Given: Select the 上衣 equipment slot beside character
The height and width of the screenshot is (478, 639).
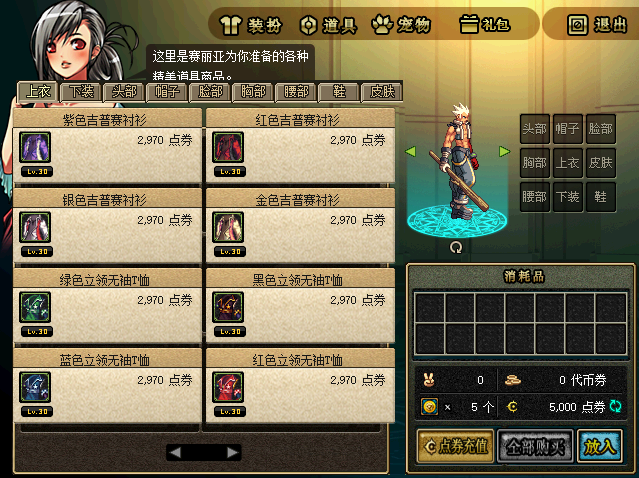Looking at the screenshot, I should point(567,162).
